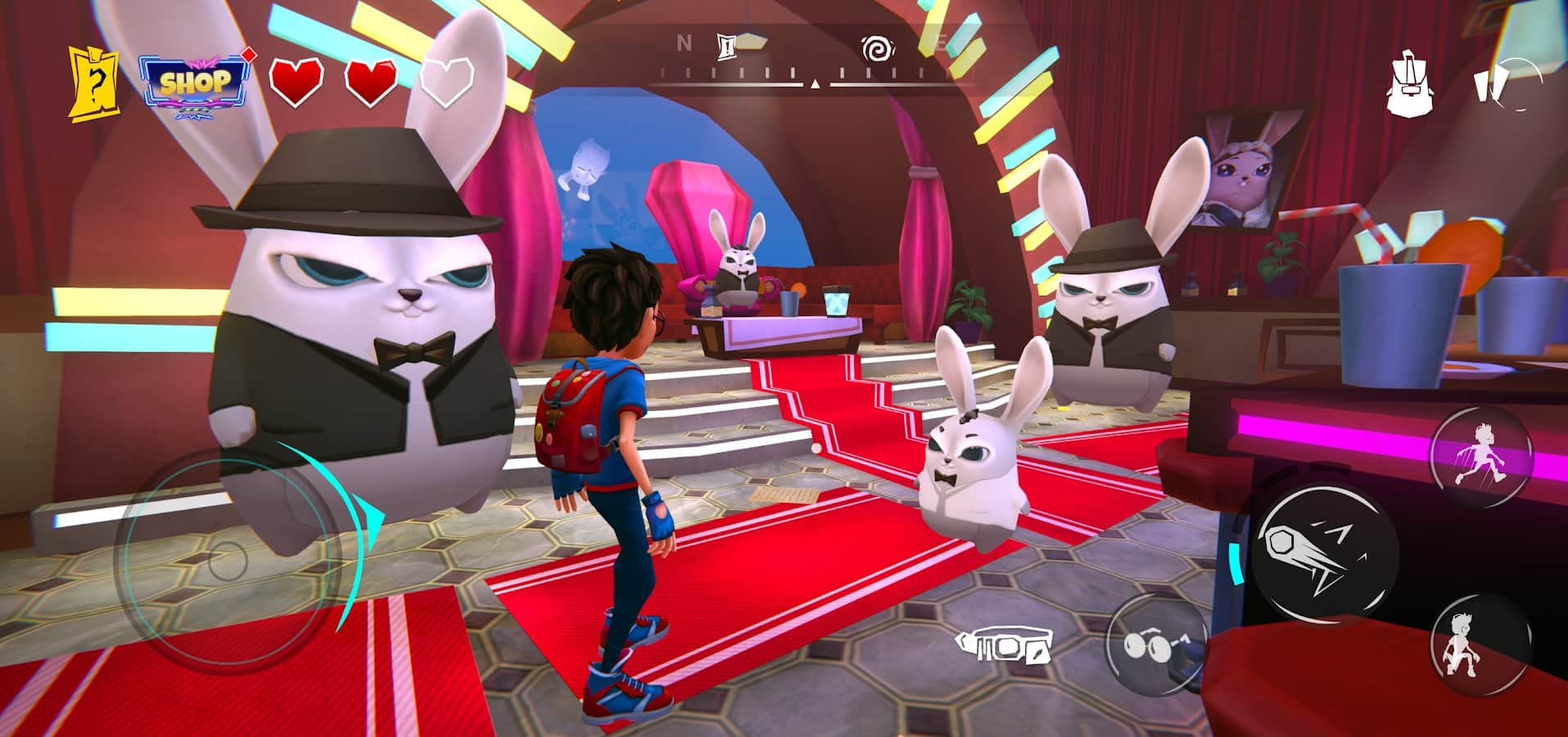This screenshot has height=737, width=1568.
Task: Toggle the crouch stance button
Action: point(1480,644)
